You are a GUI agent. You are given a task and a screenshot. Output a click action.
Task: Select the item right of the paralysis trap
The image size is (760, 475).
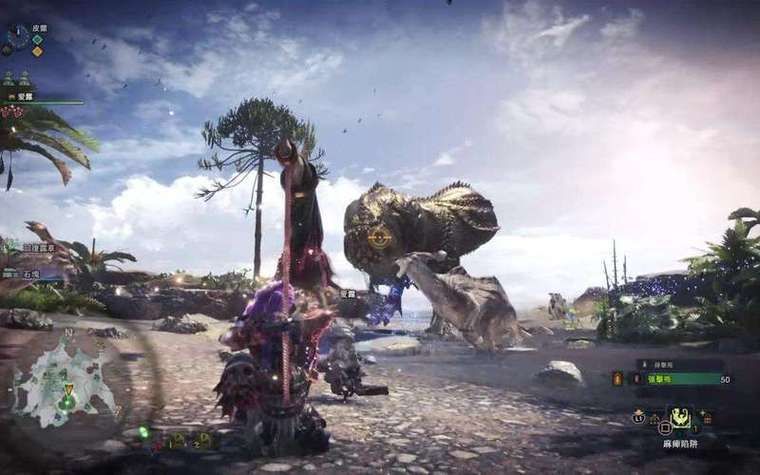706,418
